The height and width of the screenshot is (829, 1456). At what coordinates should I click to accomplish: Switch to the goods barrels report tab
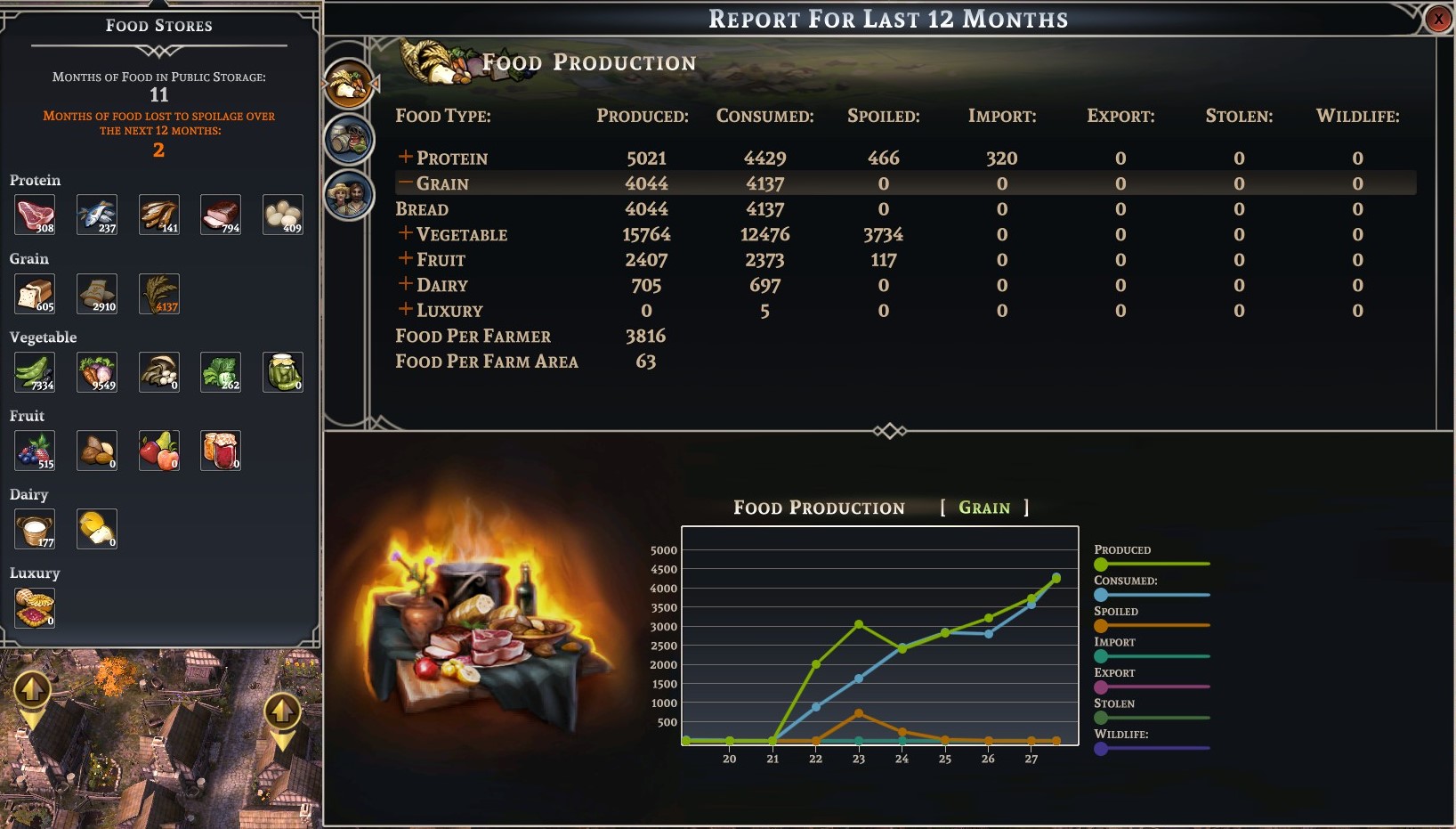click(x=349, y=139)
